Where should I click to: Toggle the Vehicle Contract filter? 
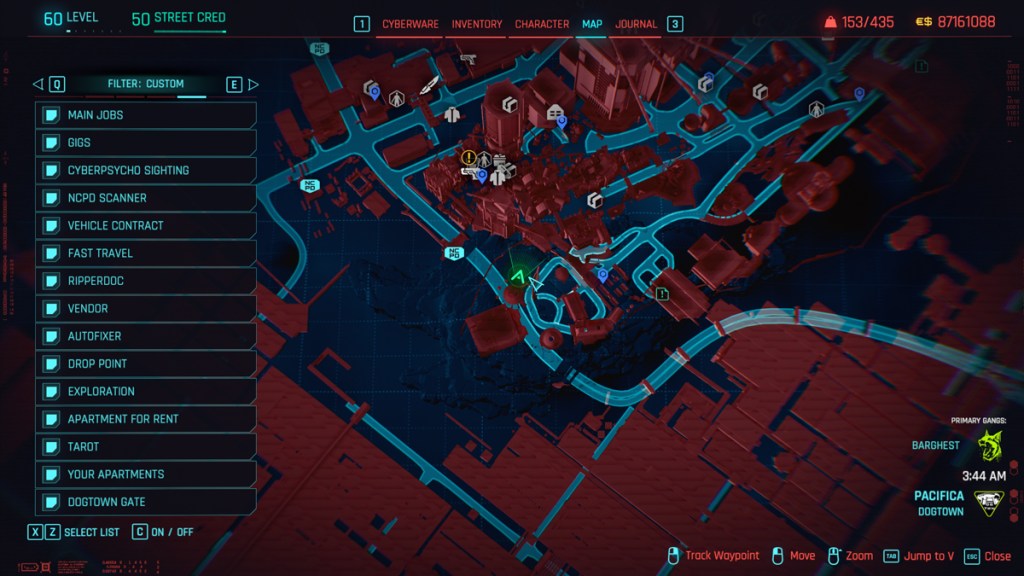pyautogui.click(x=146, y=226)
